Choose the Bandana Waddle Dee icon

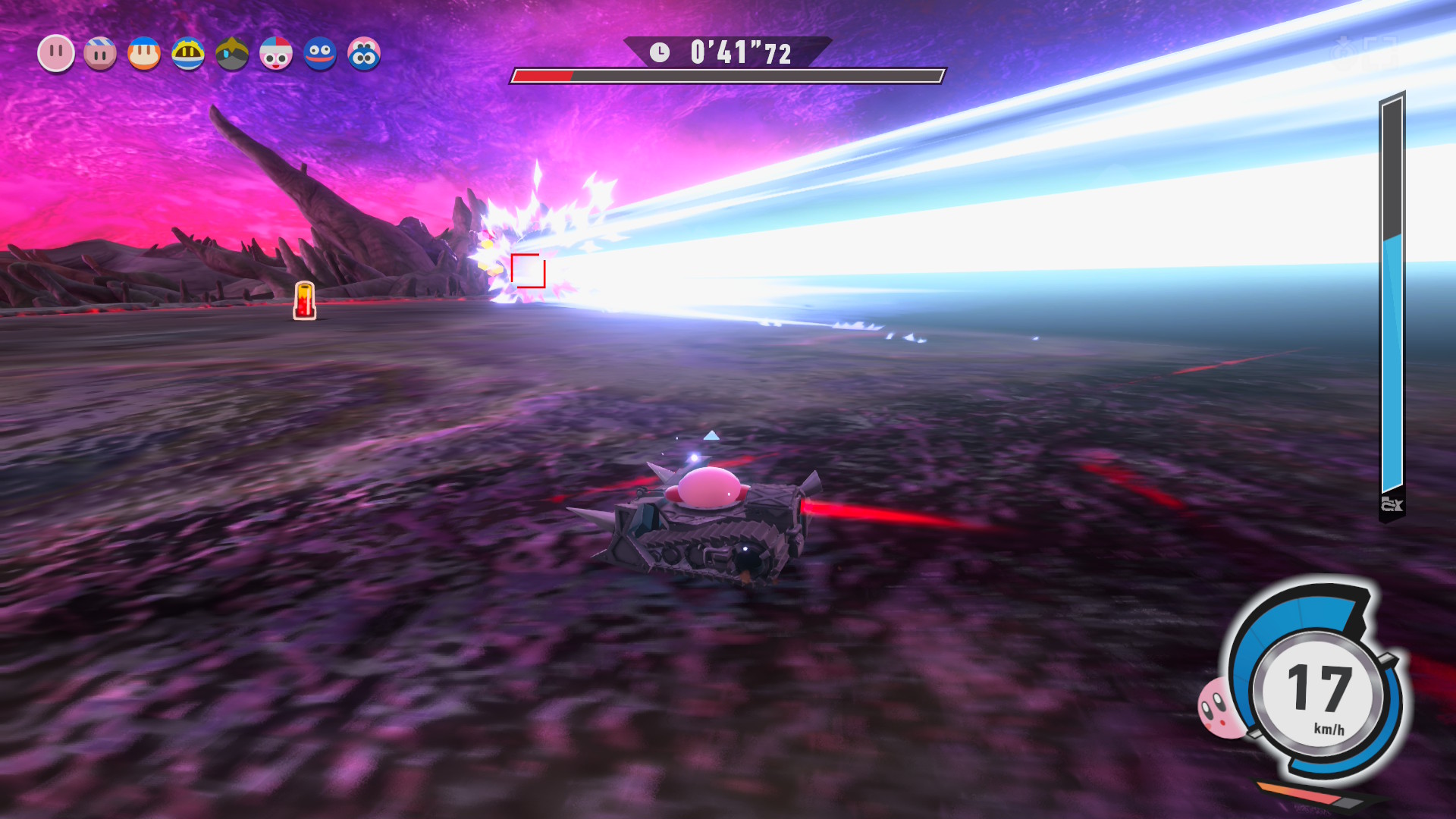coord(144,54)
